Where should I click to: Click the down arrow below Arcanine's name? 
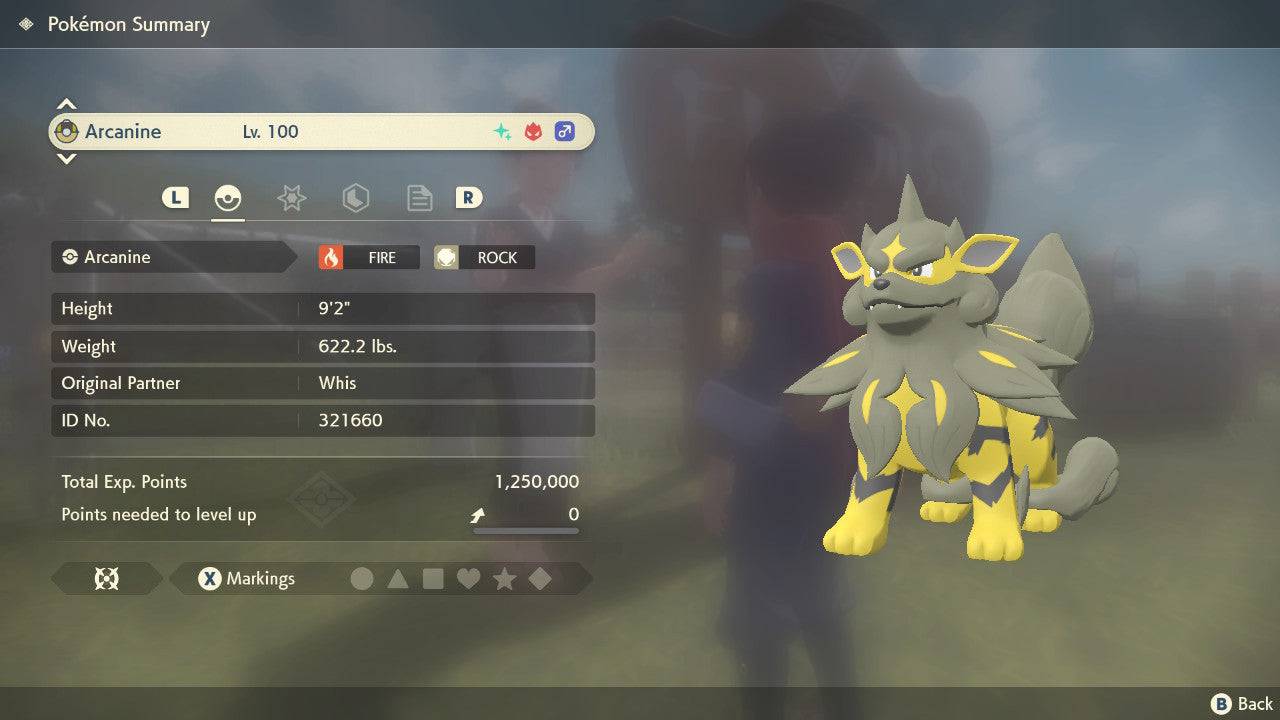pyautogui.click(x=66, y=158)
